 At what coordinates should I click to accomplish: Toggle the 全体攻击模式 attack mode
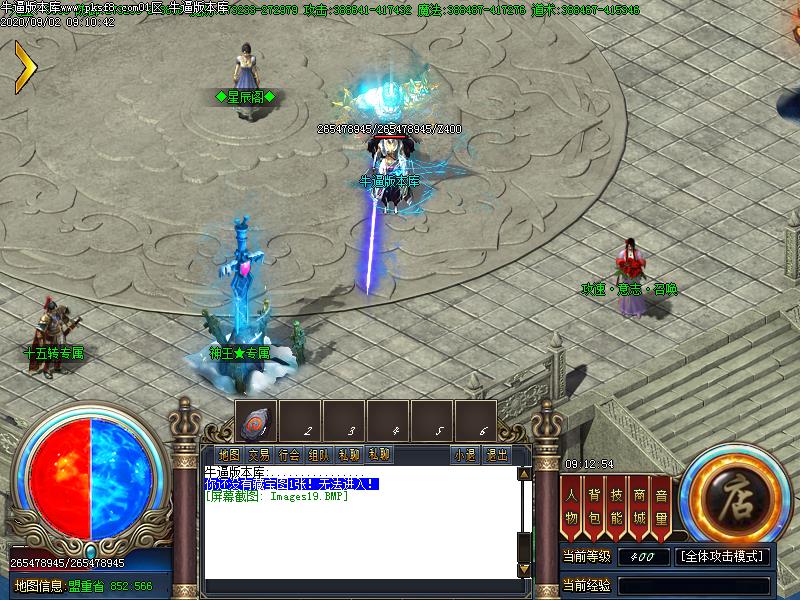click(723, 557)
